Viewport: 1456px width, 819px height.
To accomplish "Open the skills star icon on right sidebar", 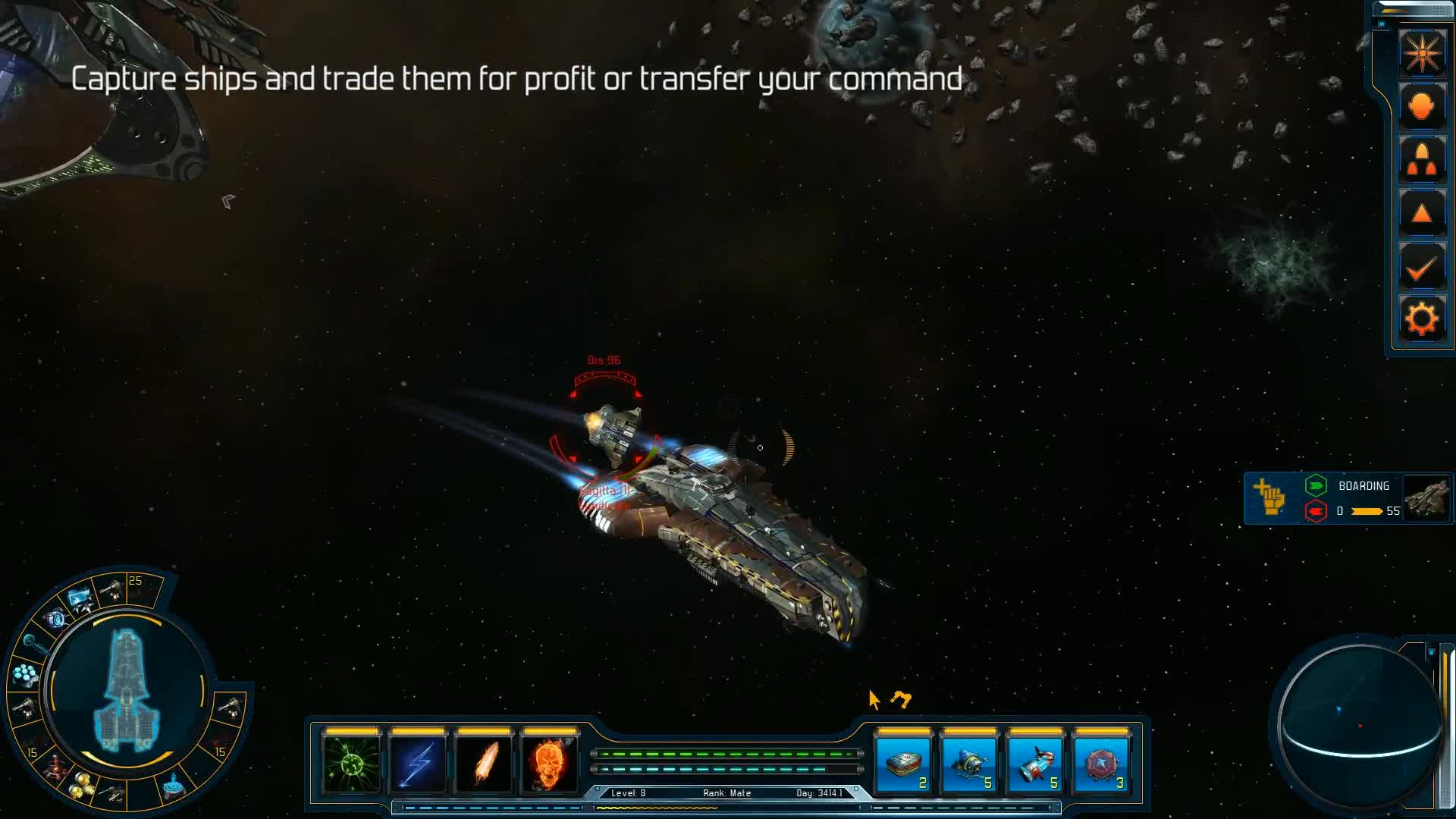I will point(1423,53).
